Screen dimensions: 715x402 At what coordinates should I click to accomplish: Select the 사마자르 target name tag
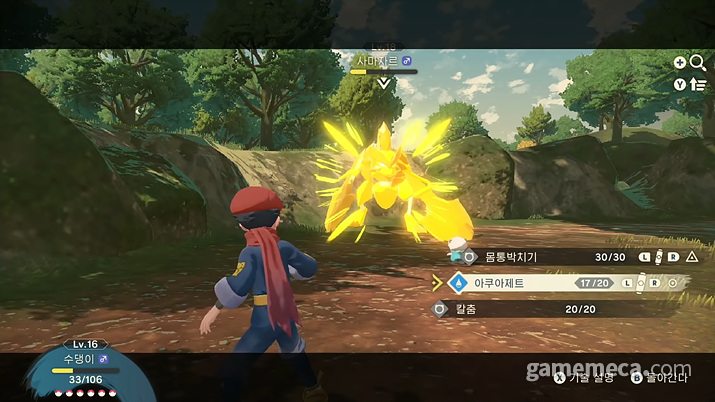383,63
